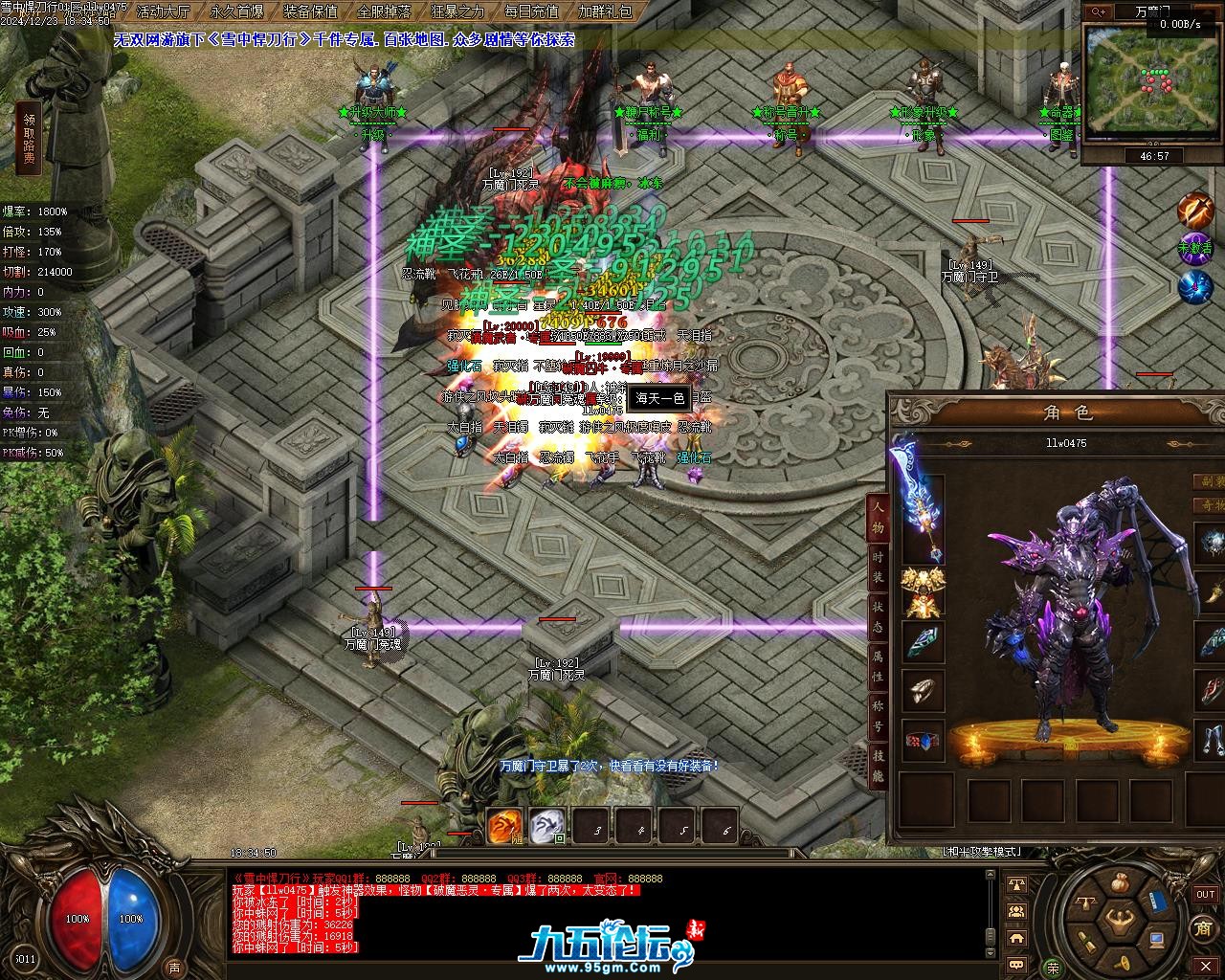Open the 装备保值 top menu entry
The image size is (1225, 980).
[310, 11]
